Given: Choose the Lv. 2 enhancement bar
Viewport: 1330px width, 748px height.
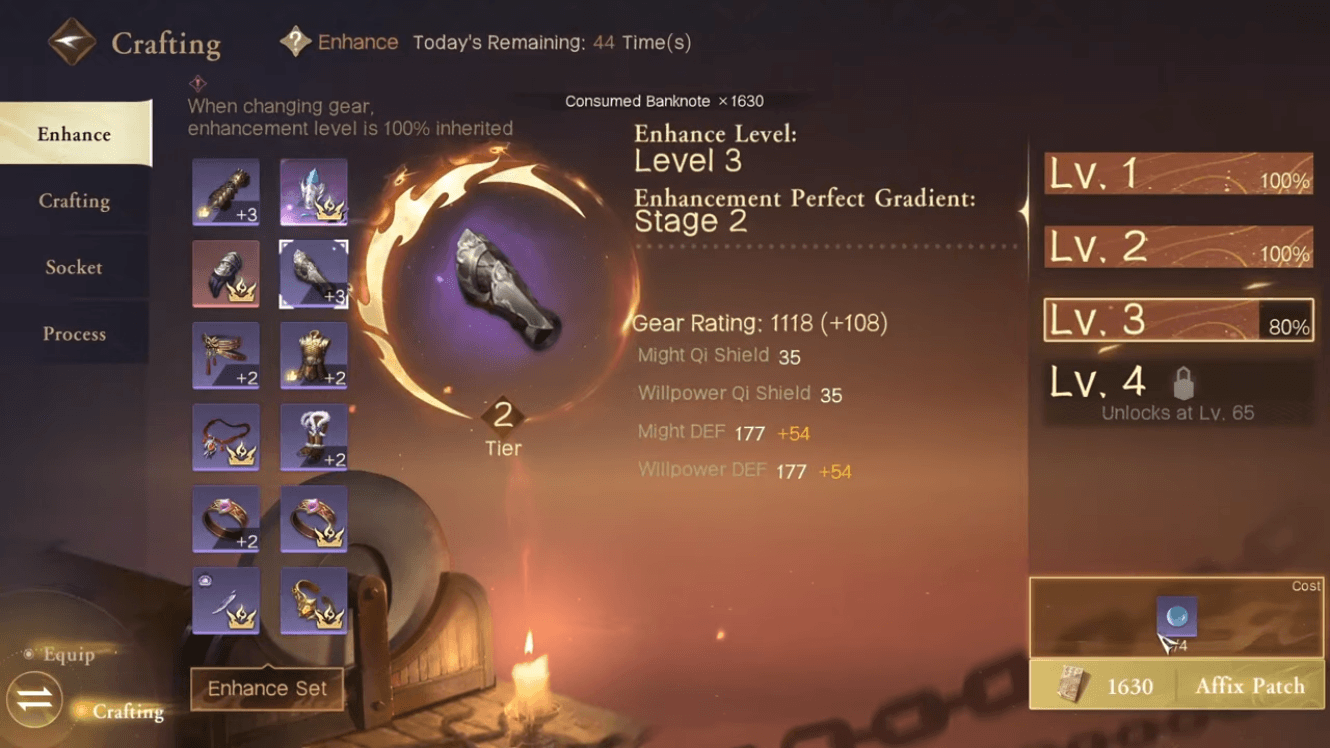Looking at the screenshot, I should click(x=1178, y=247).
